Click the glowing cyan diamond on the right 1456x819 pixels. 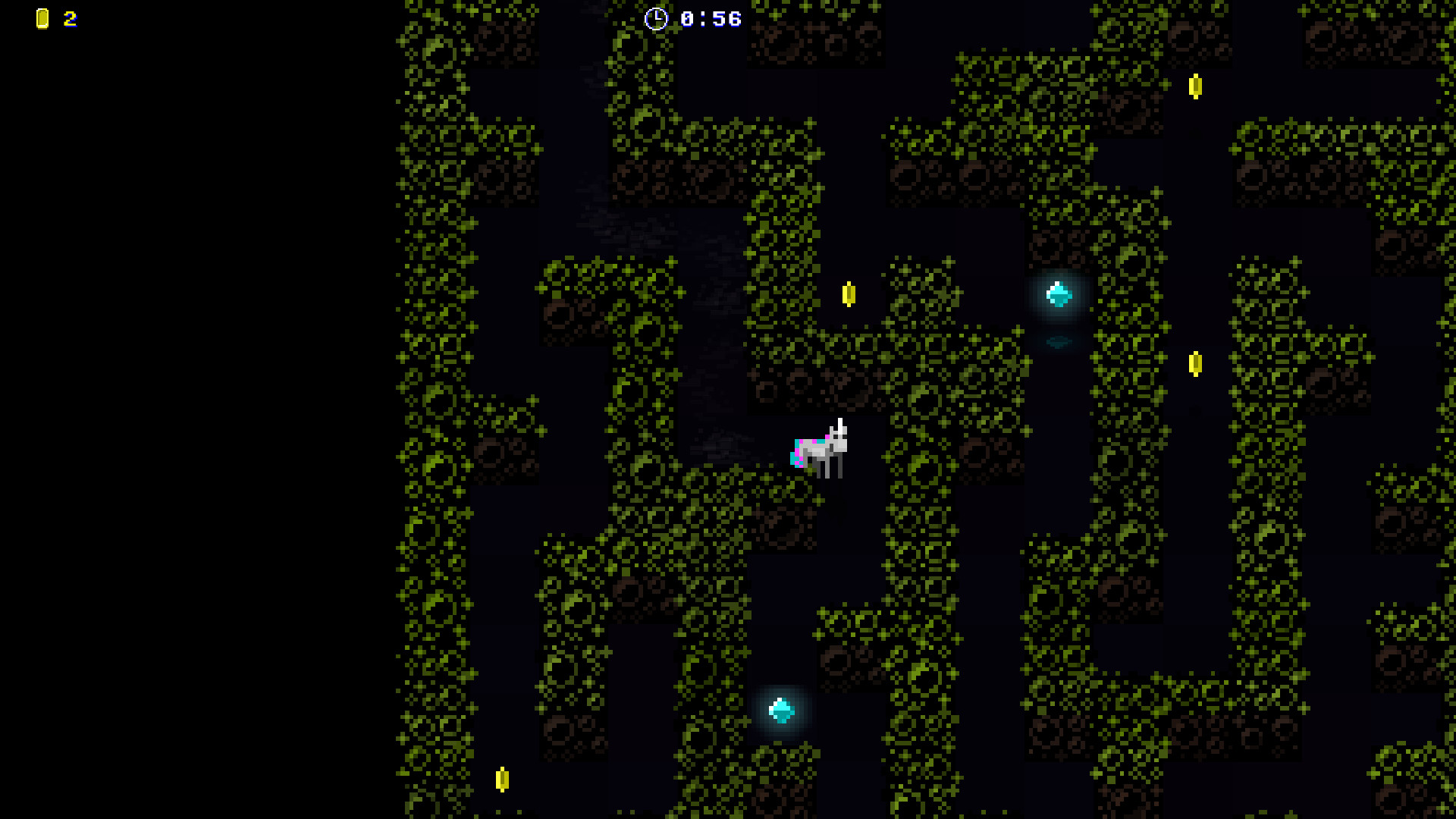click(1059, 296)
